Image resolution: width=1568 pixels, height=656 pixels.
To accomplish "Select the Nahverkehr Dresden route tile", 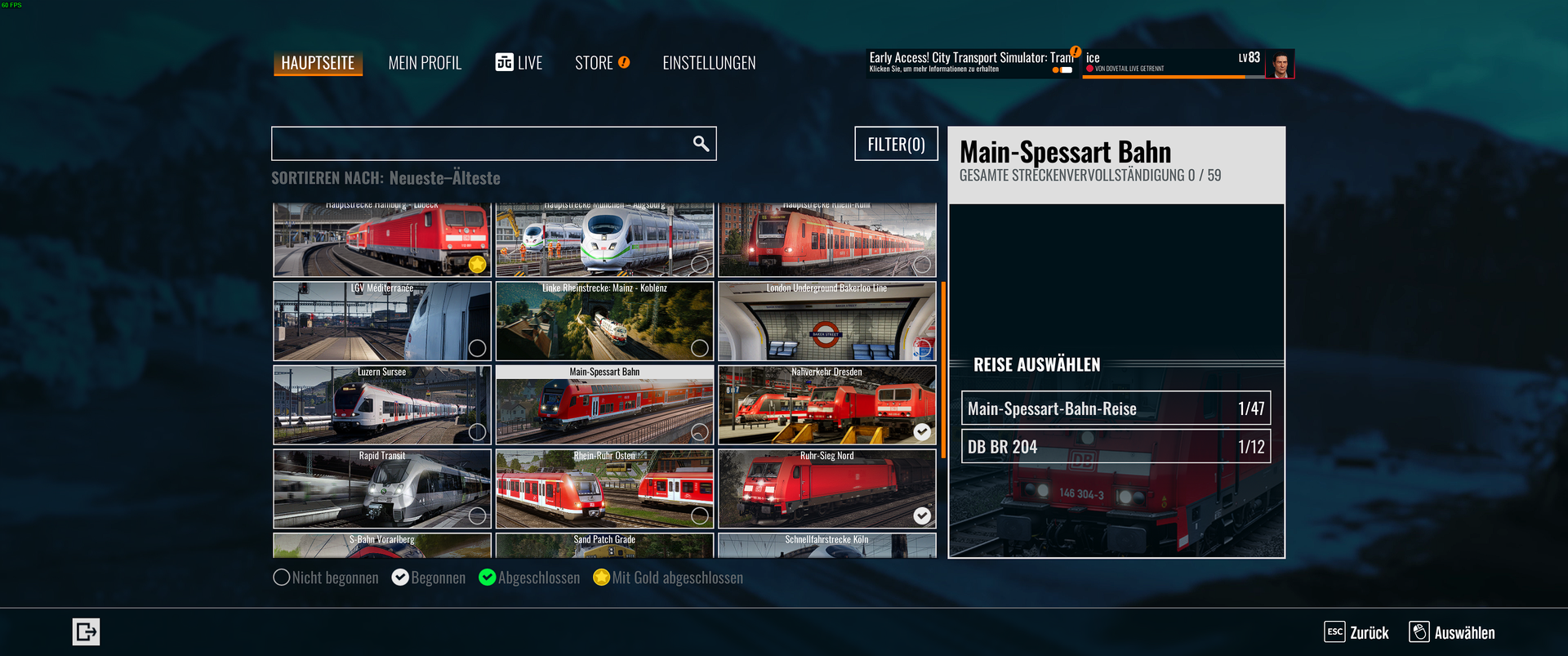I will [x=826, y=405].
